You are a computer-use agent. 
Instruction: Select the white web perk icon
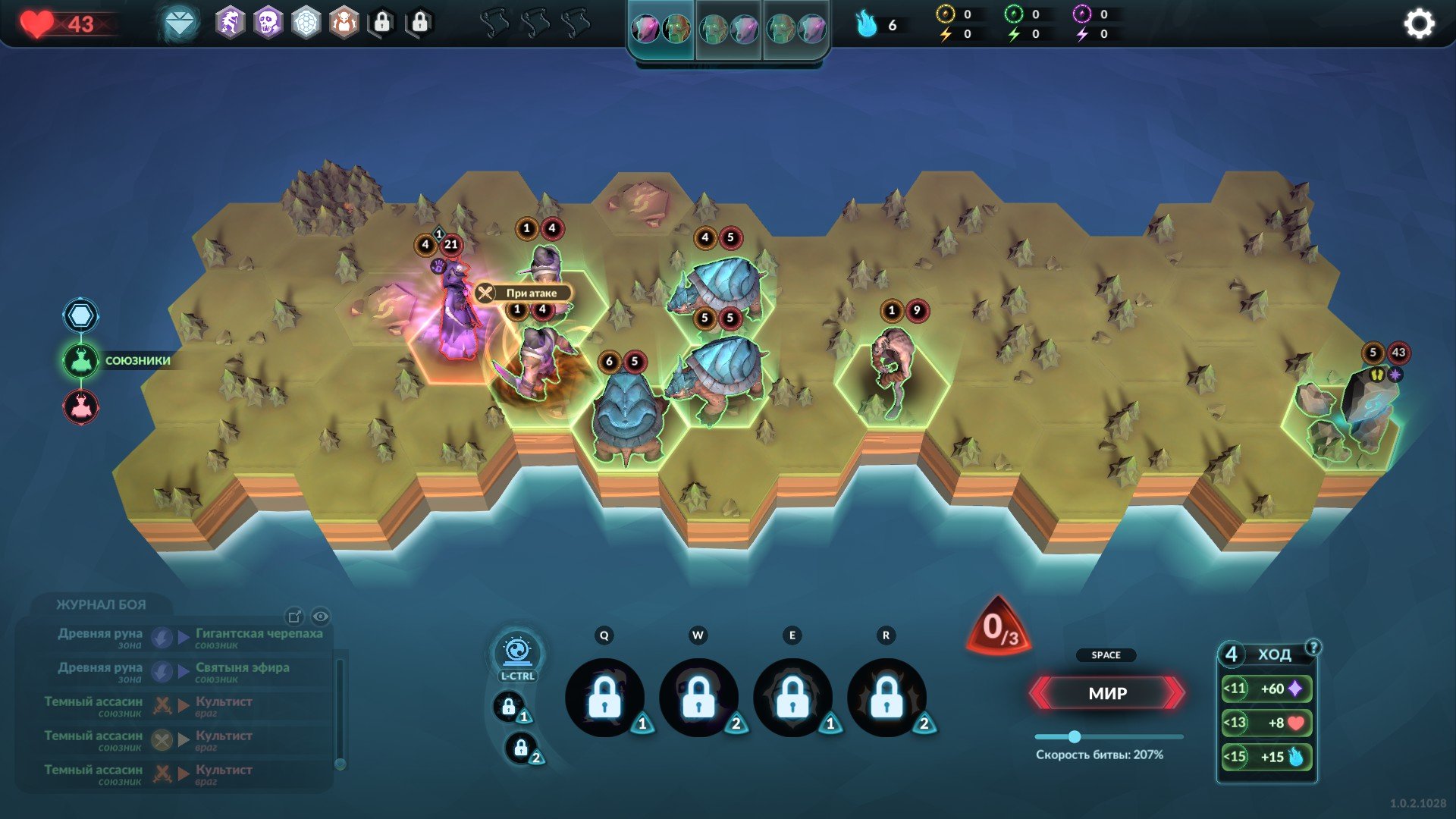[x=306, y=24]
